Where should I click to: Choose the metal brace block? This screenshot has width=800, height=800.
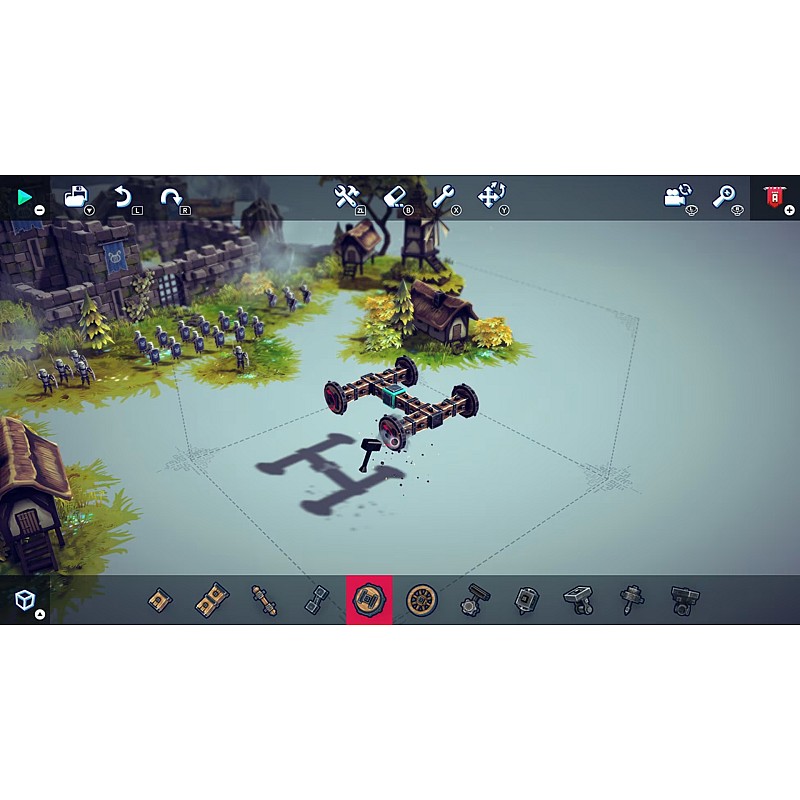pos(316,600)
